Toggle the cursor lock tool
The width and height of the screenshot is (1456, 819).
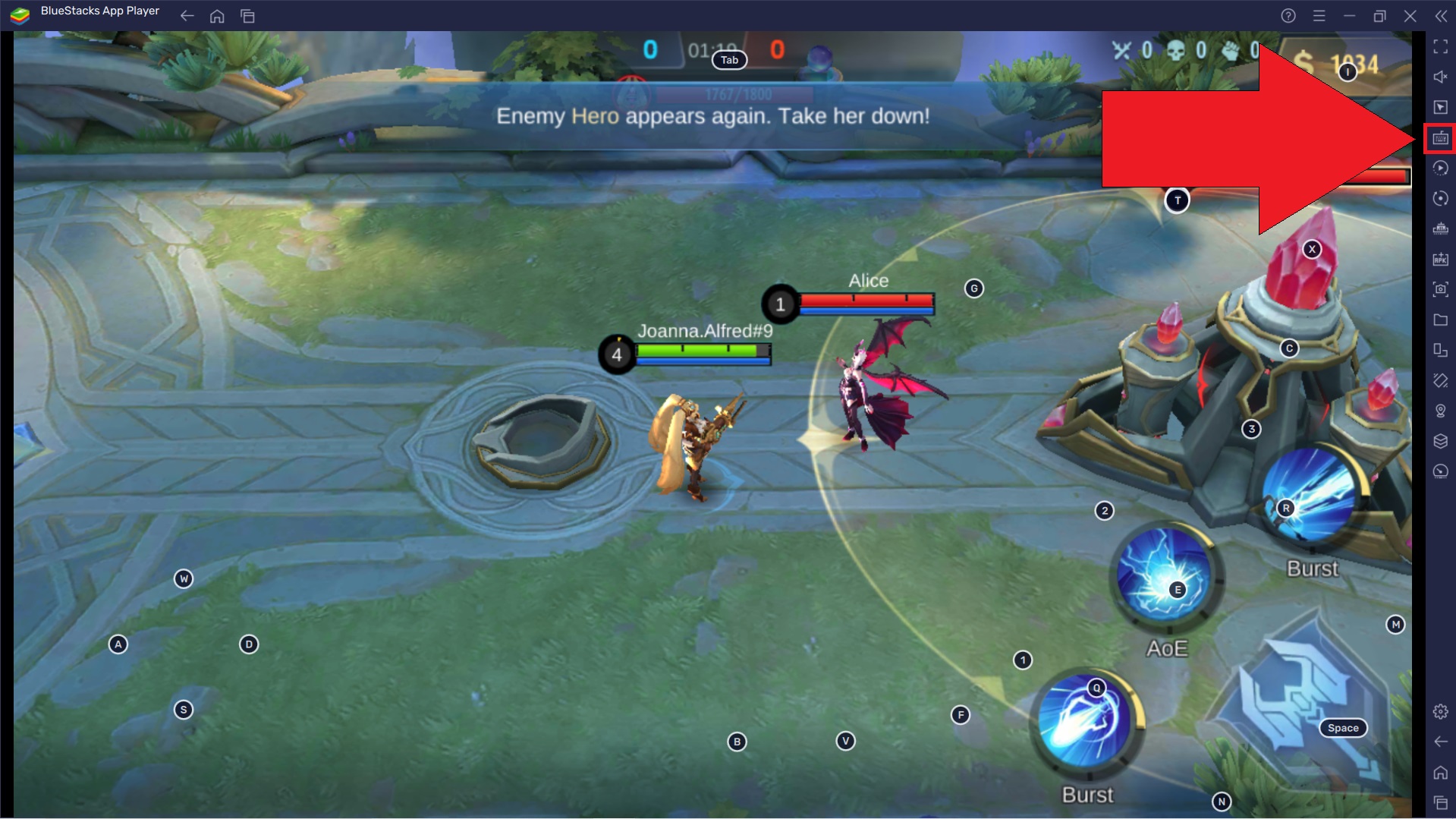[1440, 107]
